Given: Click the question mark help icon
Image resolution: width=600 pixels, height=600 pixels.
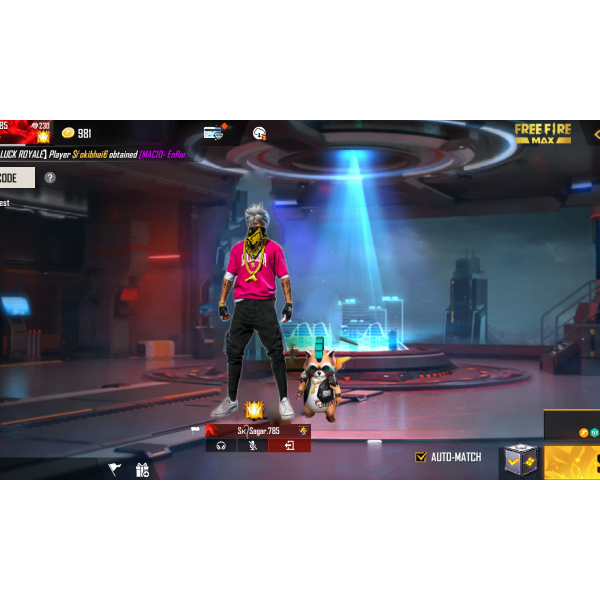Looking at the screenshot, I should point(50,178).
